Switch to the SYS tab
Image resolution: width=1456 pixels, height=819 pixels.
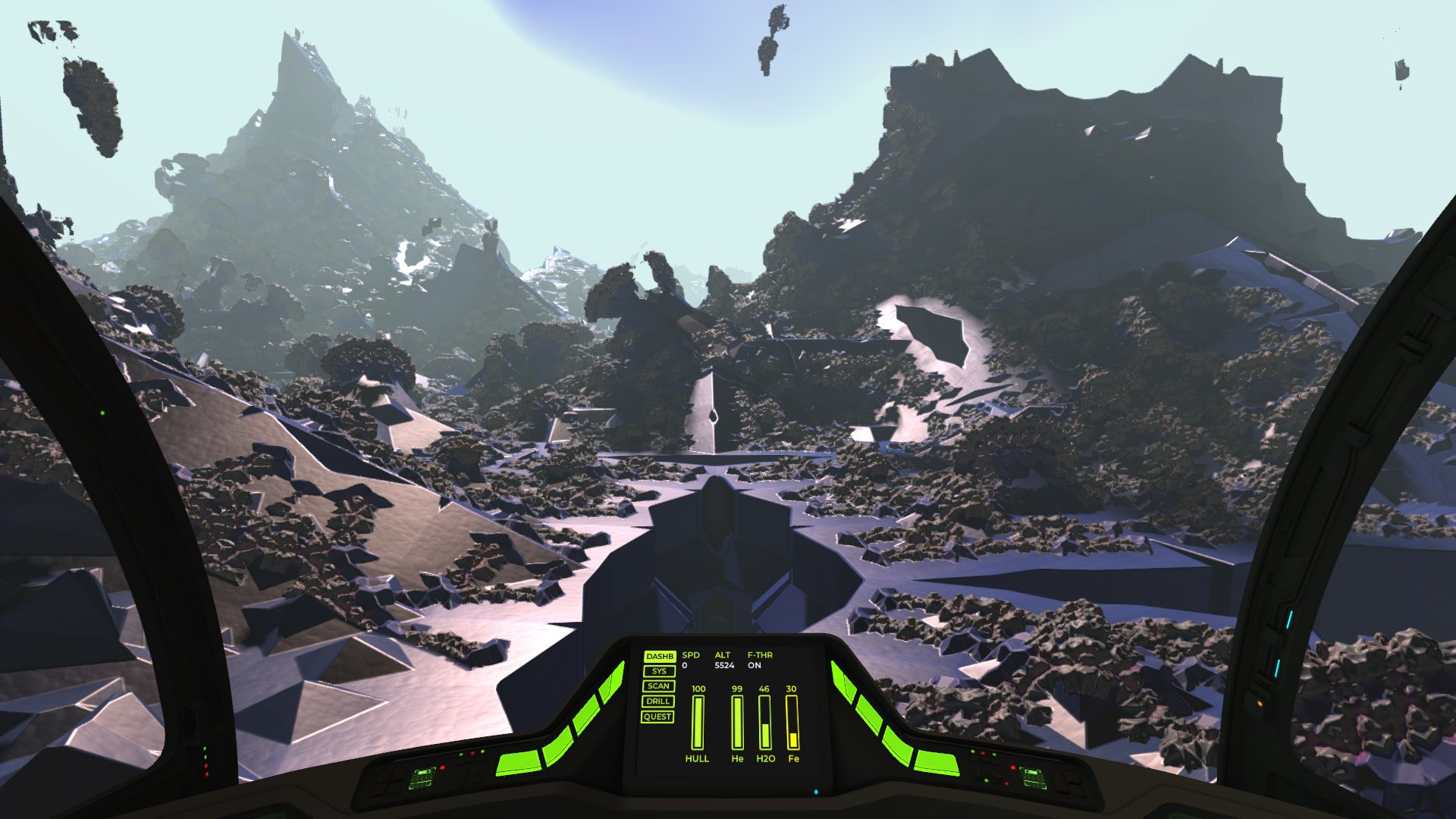point(659,671)
